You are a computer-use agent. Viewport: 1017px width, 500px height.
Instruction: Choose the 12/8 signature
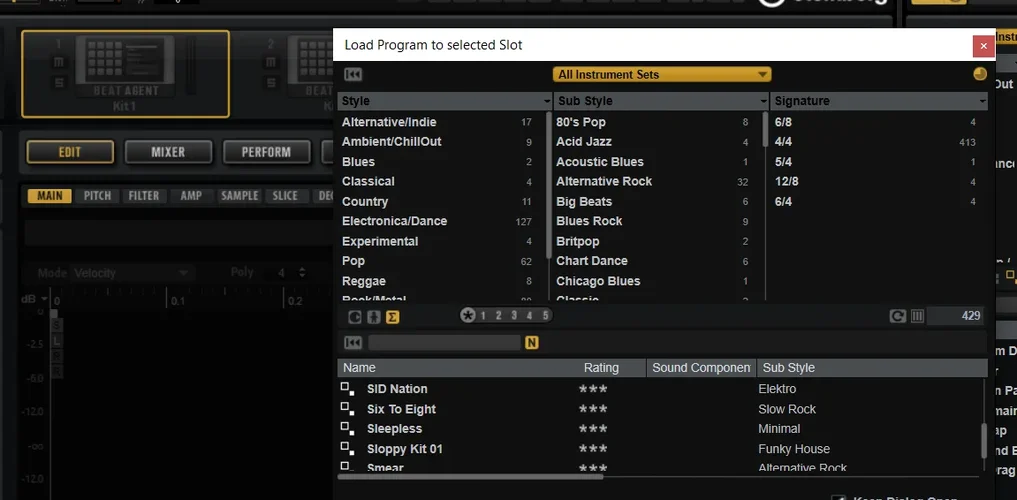click(788, 182)
